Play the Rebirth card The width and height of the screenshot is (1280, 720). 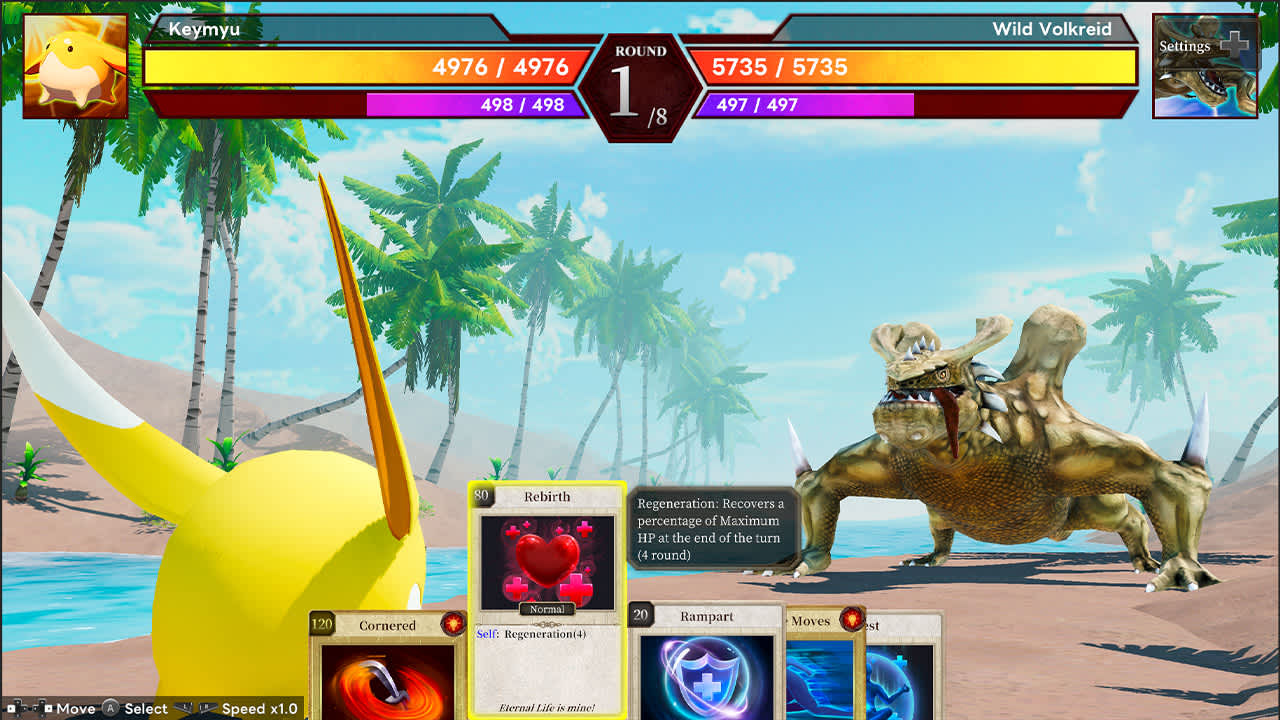pyautogui.click(x=547, y=600)
